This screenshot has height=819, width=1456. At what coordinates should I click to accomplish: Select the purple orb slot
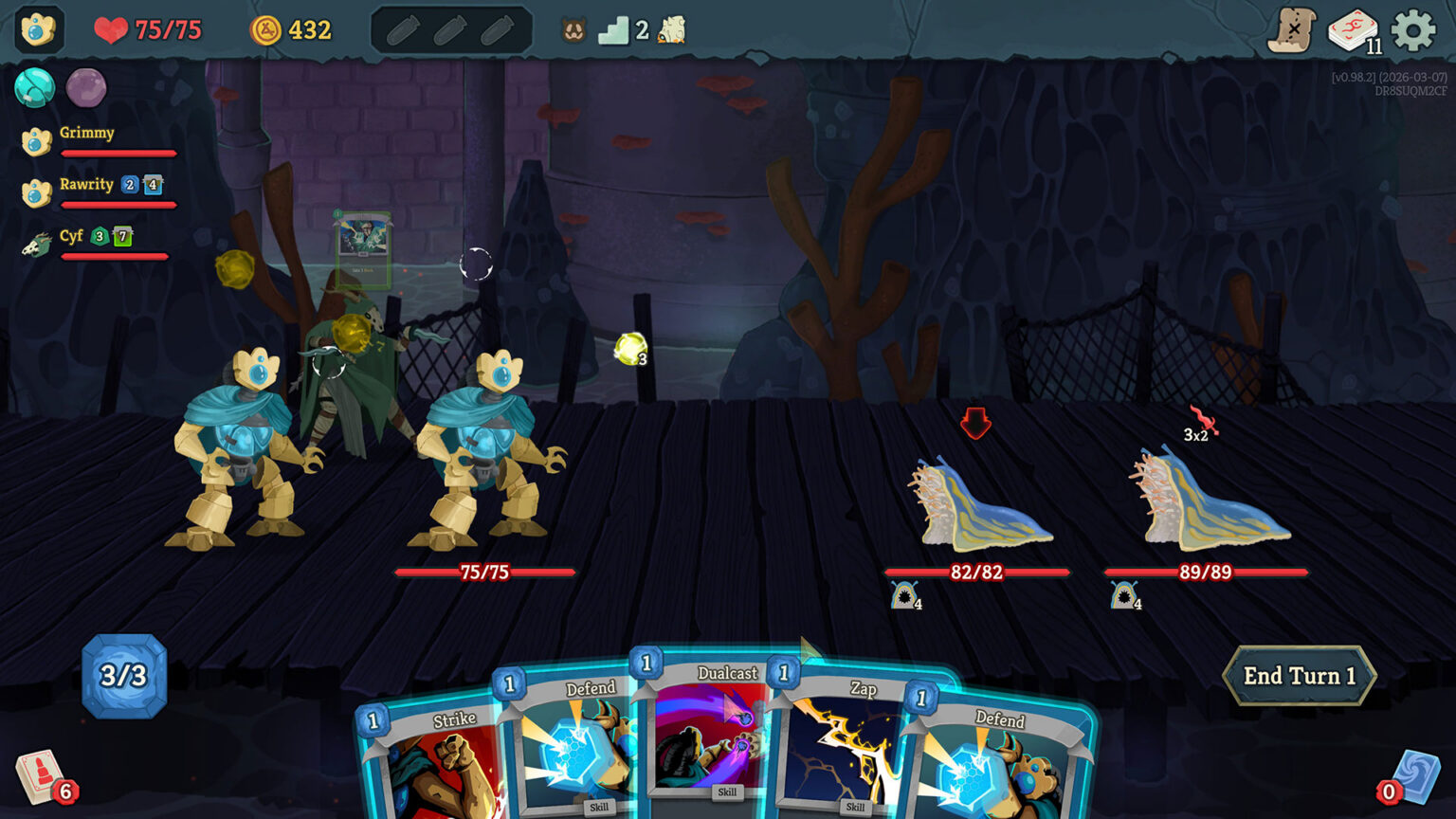pos(88,89)
